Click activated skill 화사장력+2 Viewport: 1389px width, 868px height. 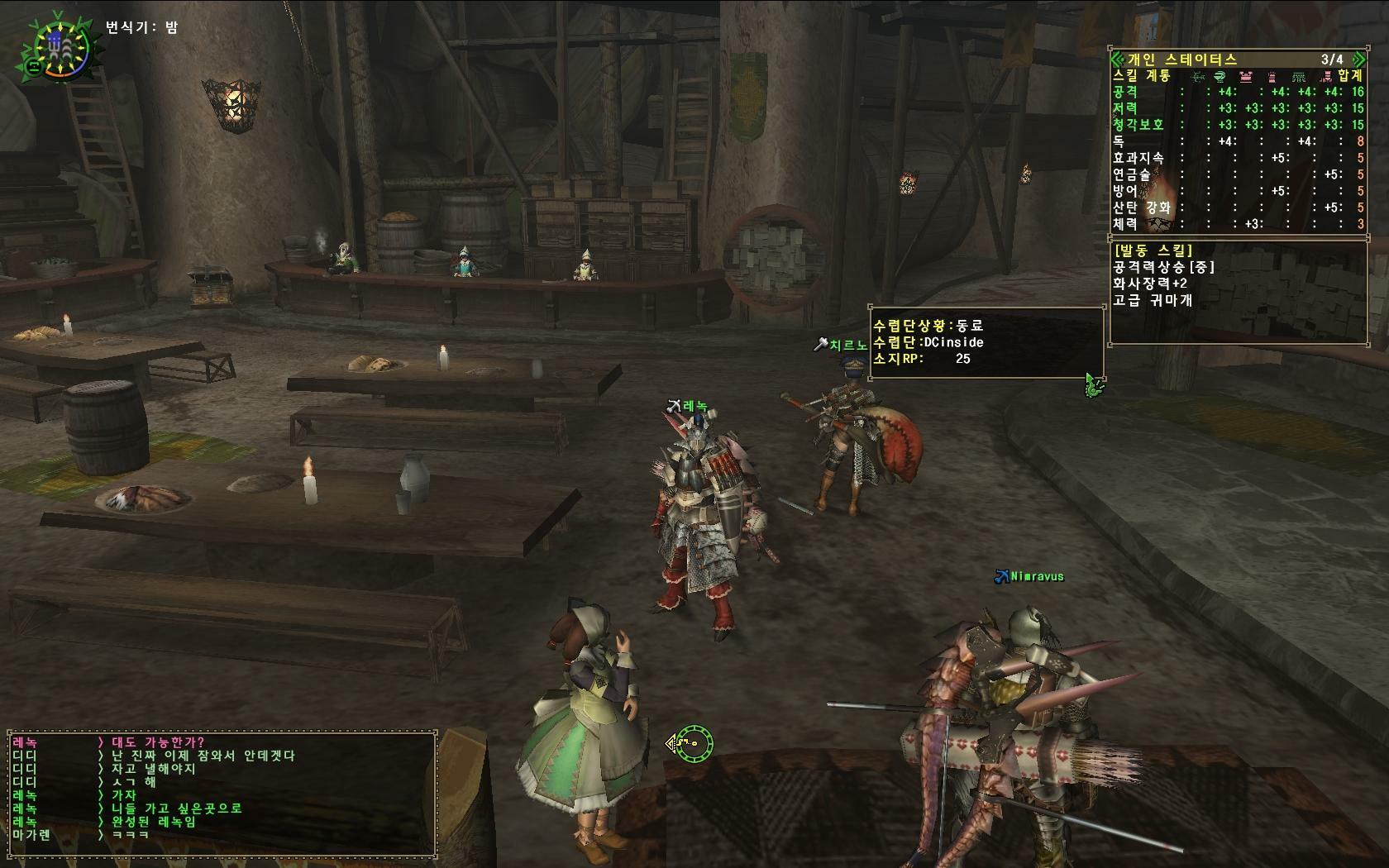1150,283
